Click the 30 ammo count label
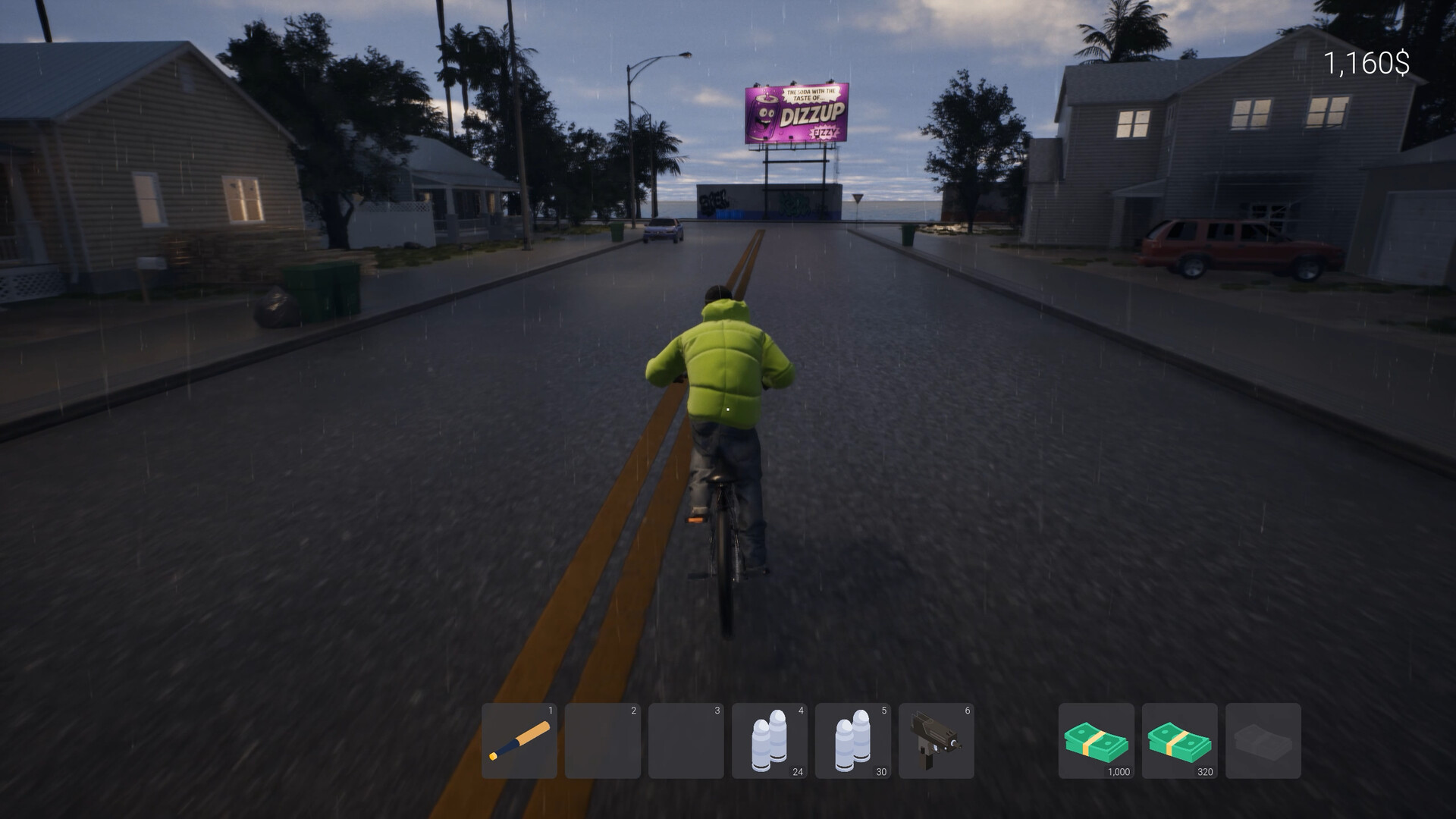Screen dimensions: 1456x819 click(880, 773)
